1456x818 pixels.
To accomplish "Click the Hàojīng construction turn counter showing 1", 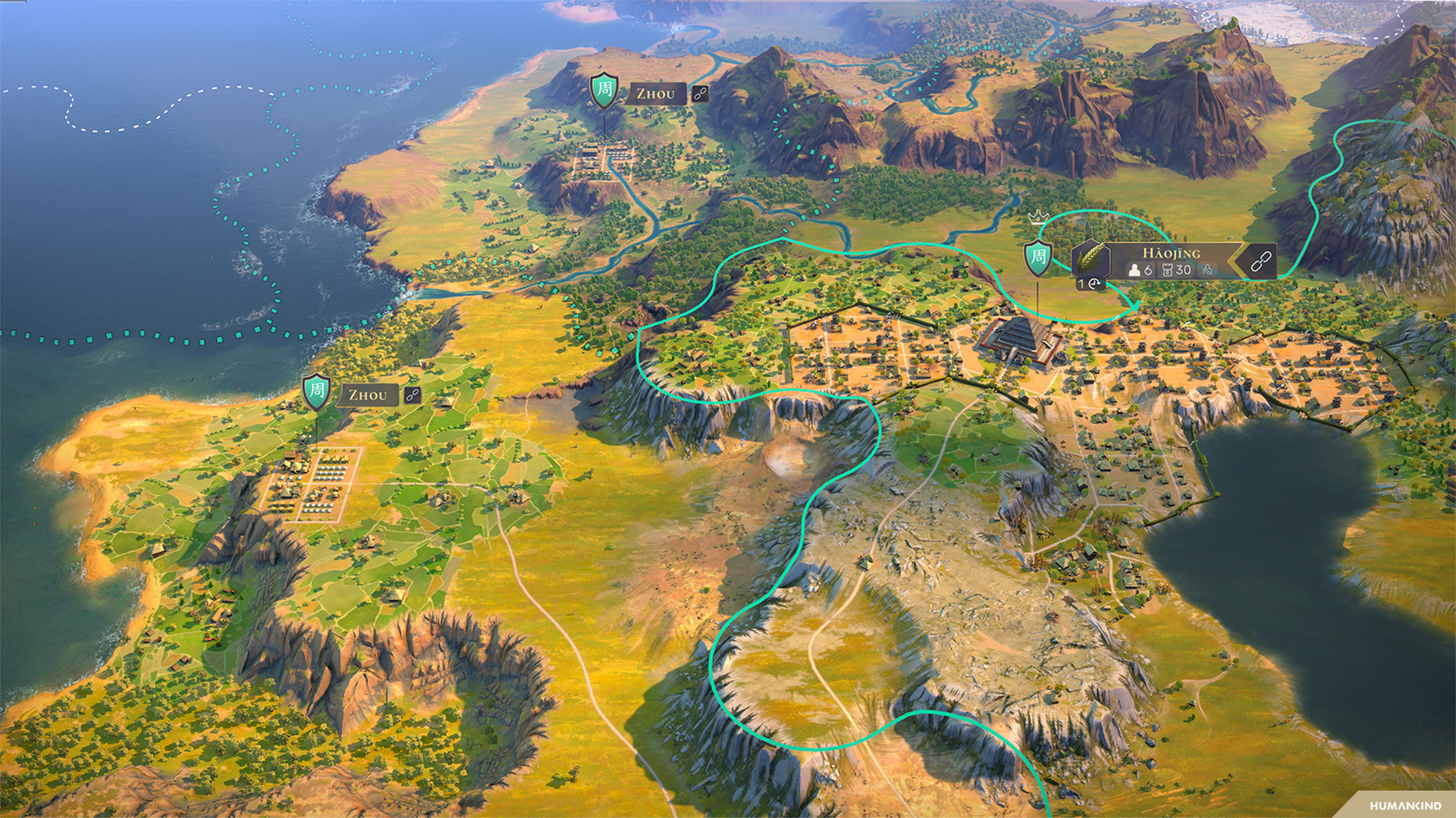I will click(1090, 284).
